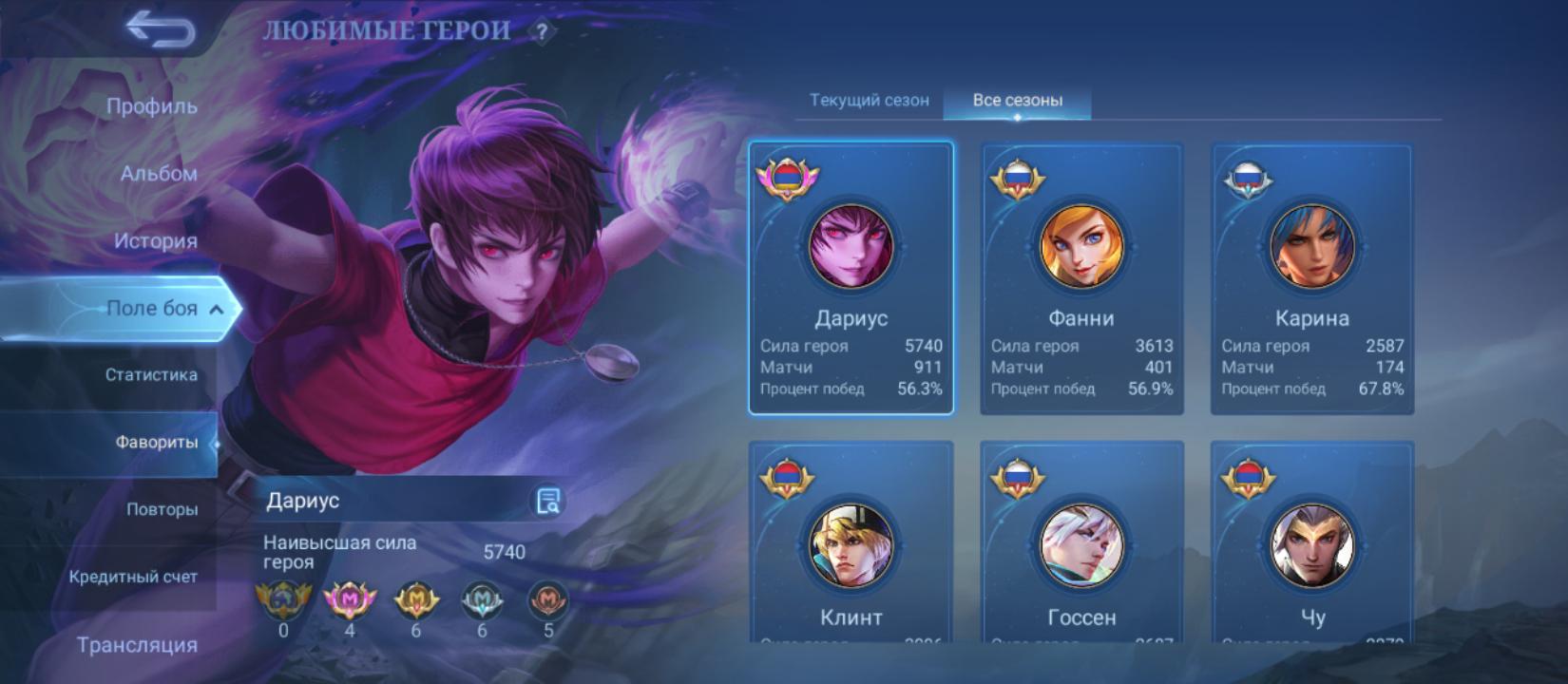Select the Статистика submenu item
Viewport: 1568px width, 684px height.
(x=151, y=375)
